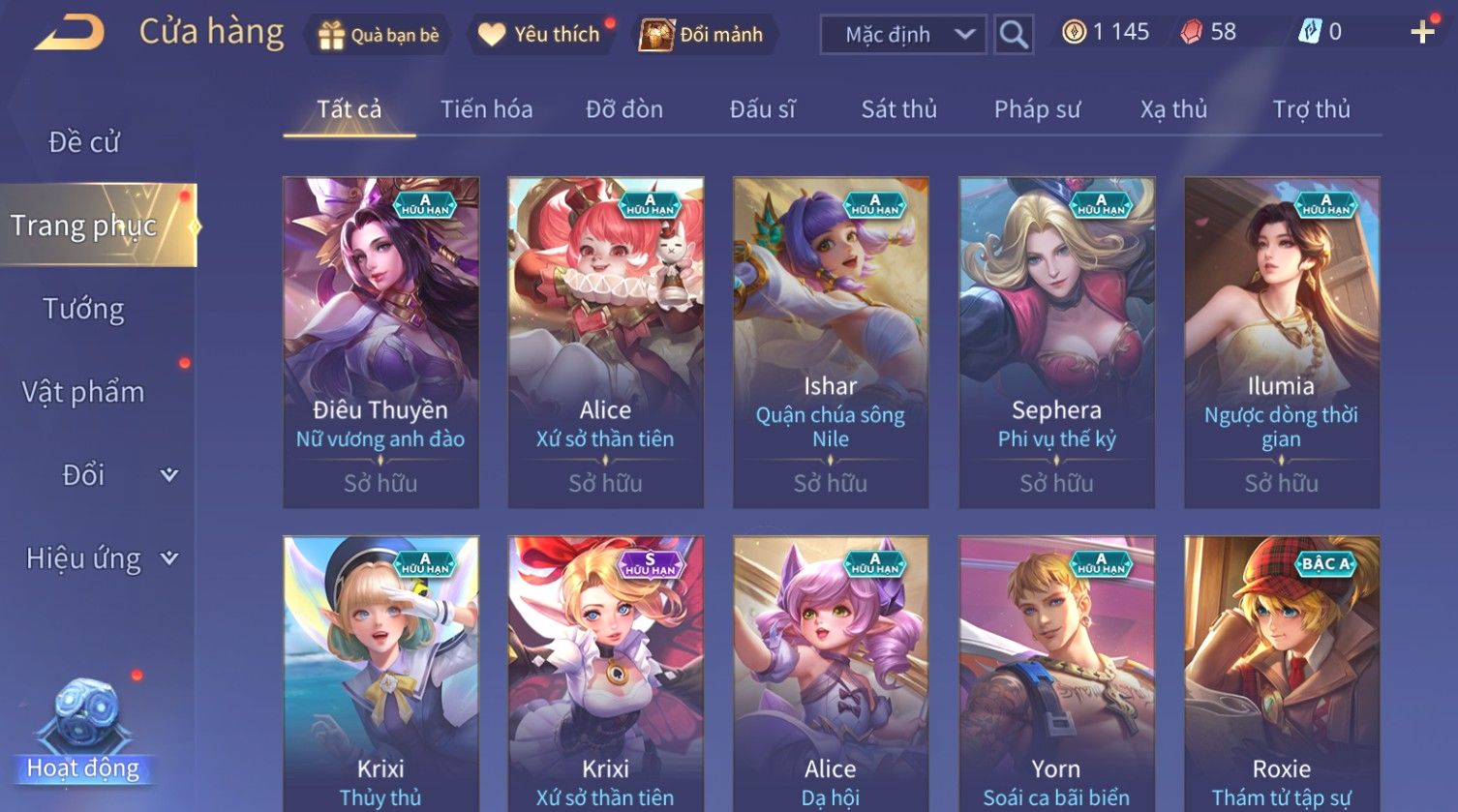Click the magnifying glass search button
Image resolution: width=1458 pixels, height=812 pixels.
[1014, 35]
